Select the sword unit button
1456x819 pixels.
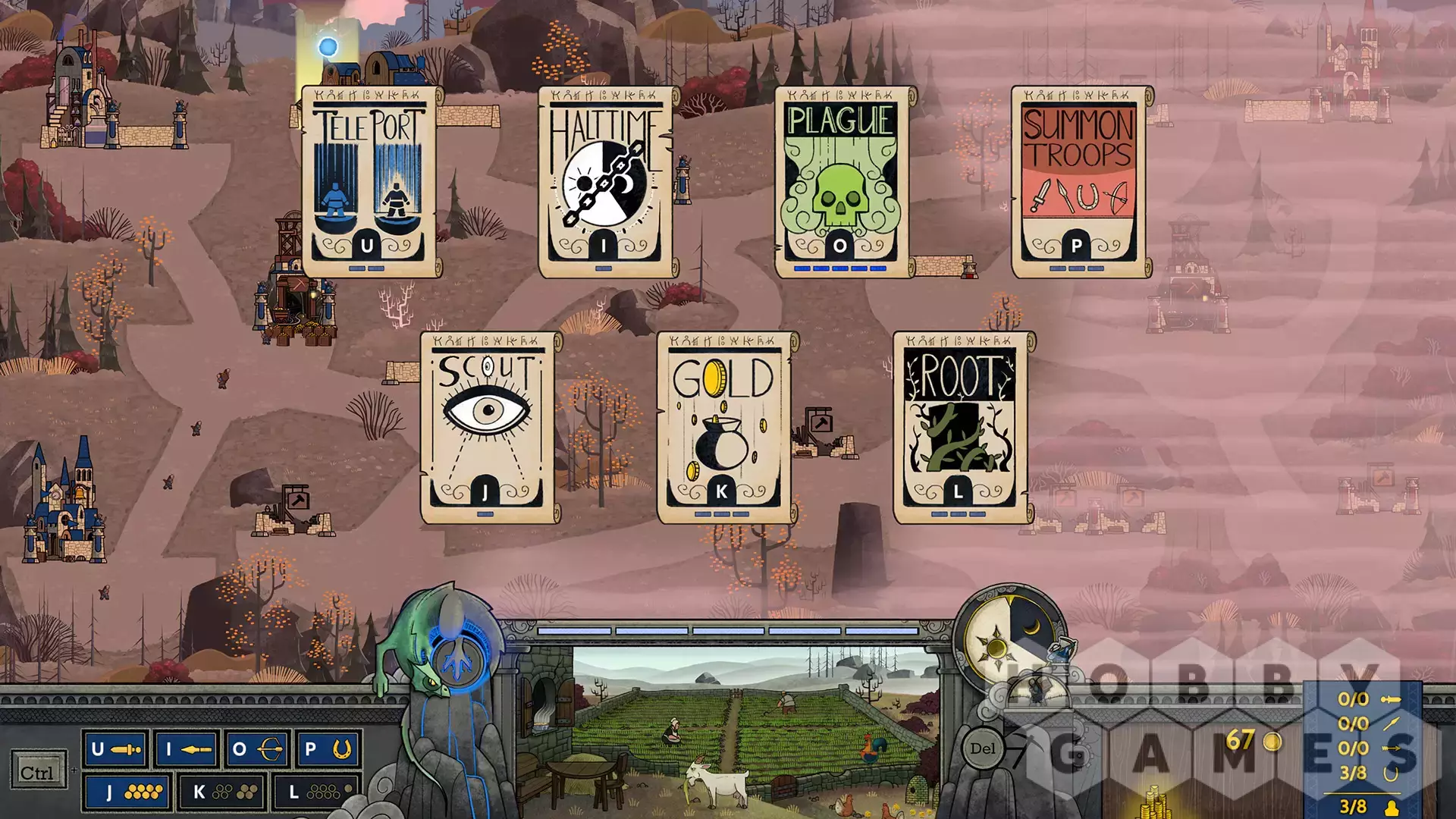(x=116, y=750)
